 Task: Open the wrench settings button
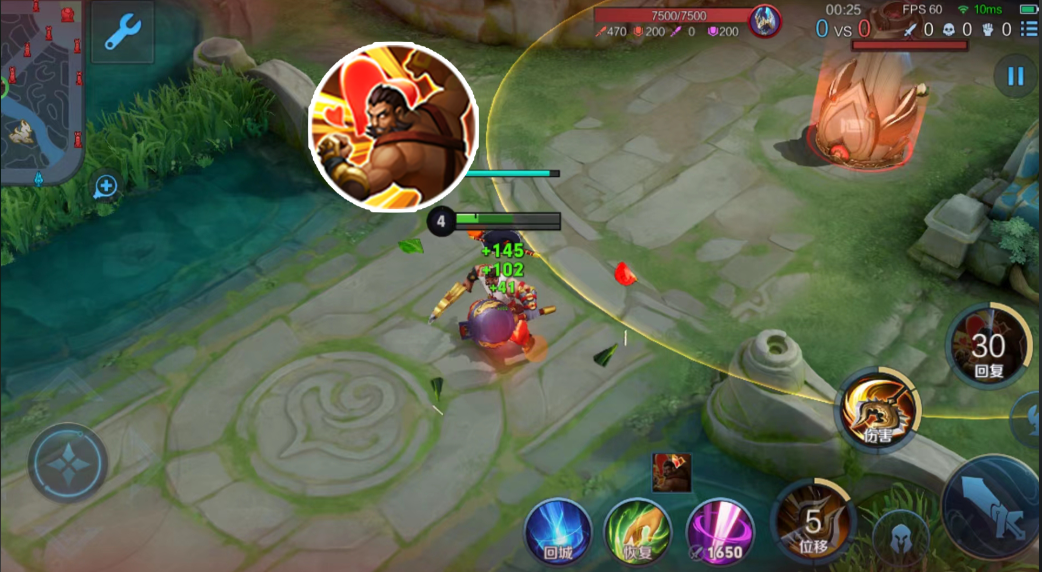coord(123,33)
